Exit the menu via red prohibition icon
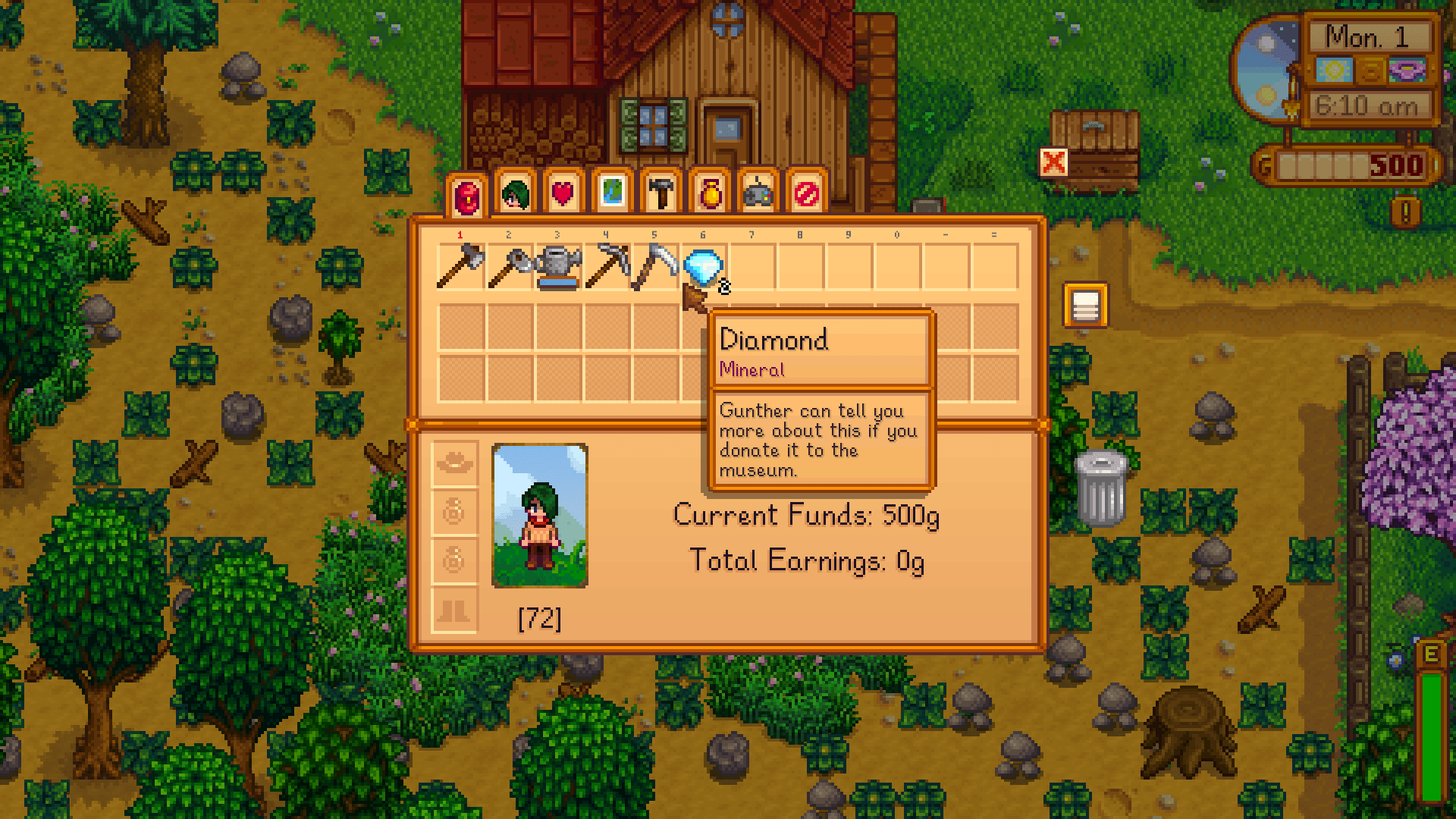Viewport: 1456px width, 819px height. coord(808,193)
